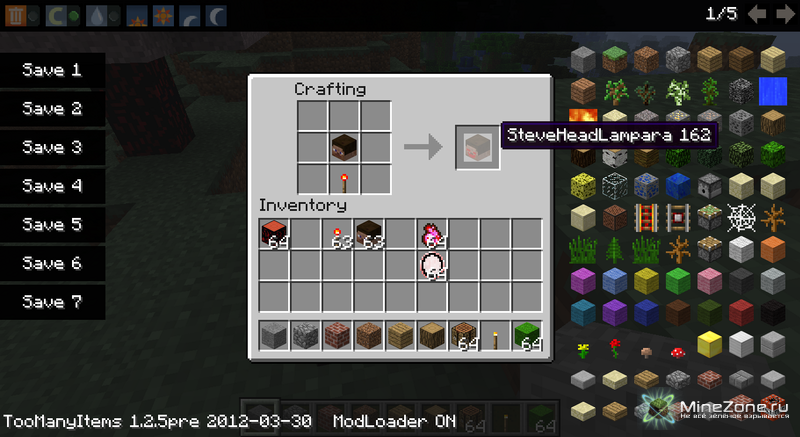Choose the Save 7 button
800x437 pixels.
pyautogui.click(x=52, y=302)
